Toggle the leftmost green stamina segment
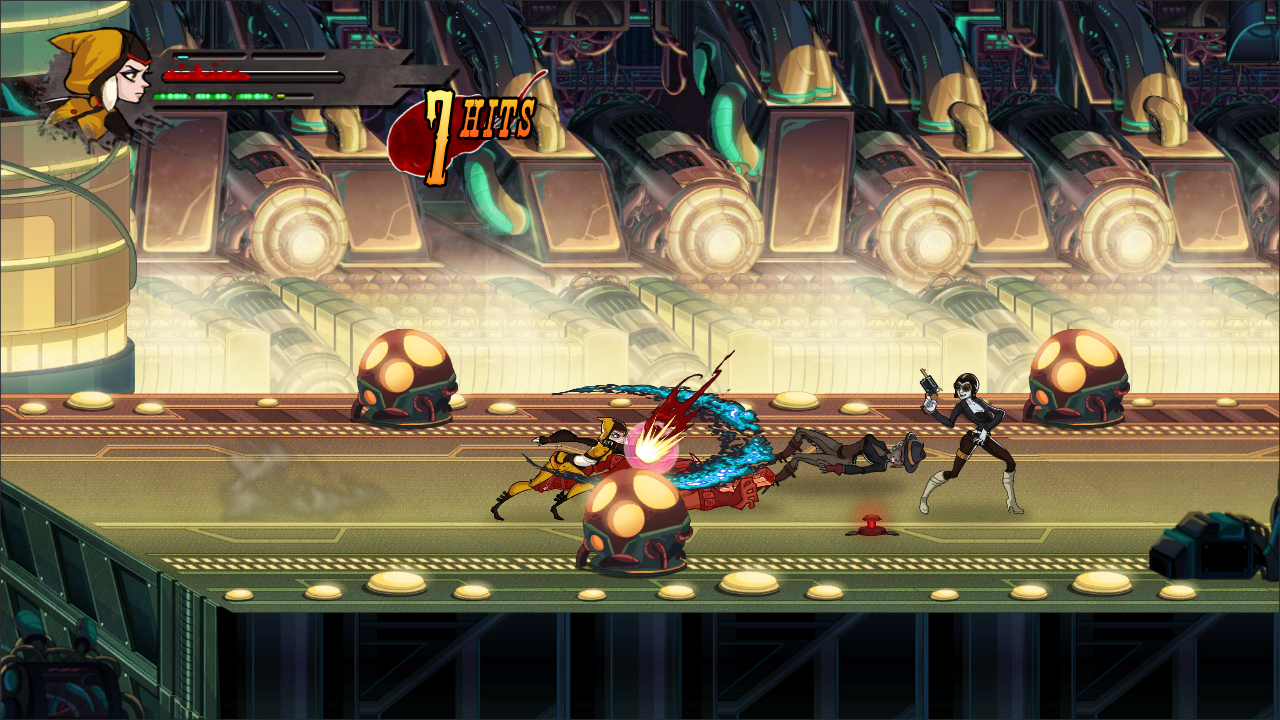Image resolution: width=1280 pixels, height=720 pixels. 170,98
